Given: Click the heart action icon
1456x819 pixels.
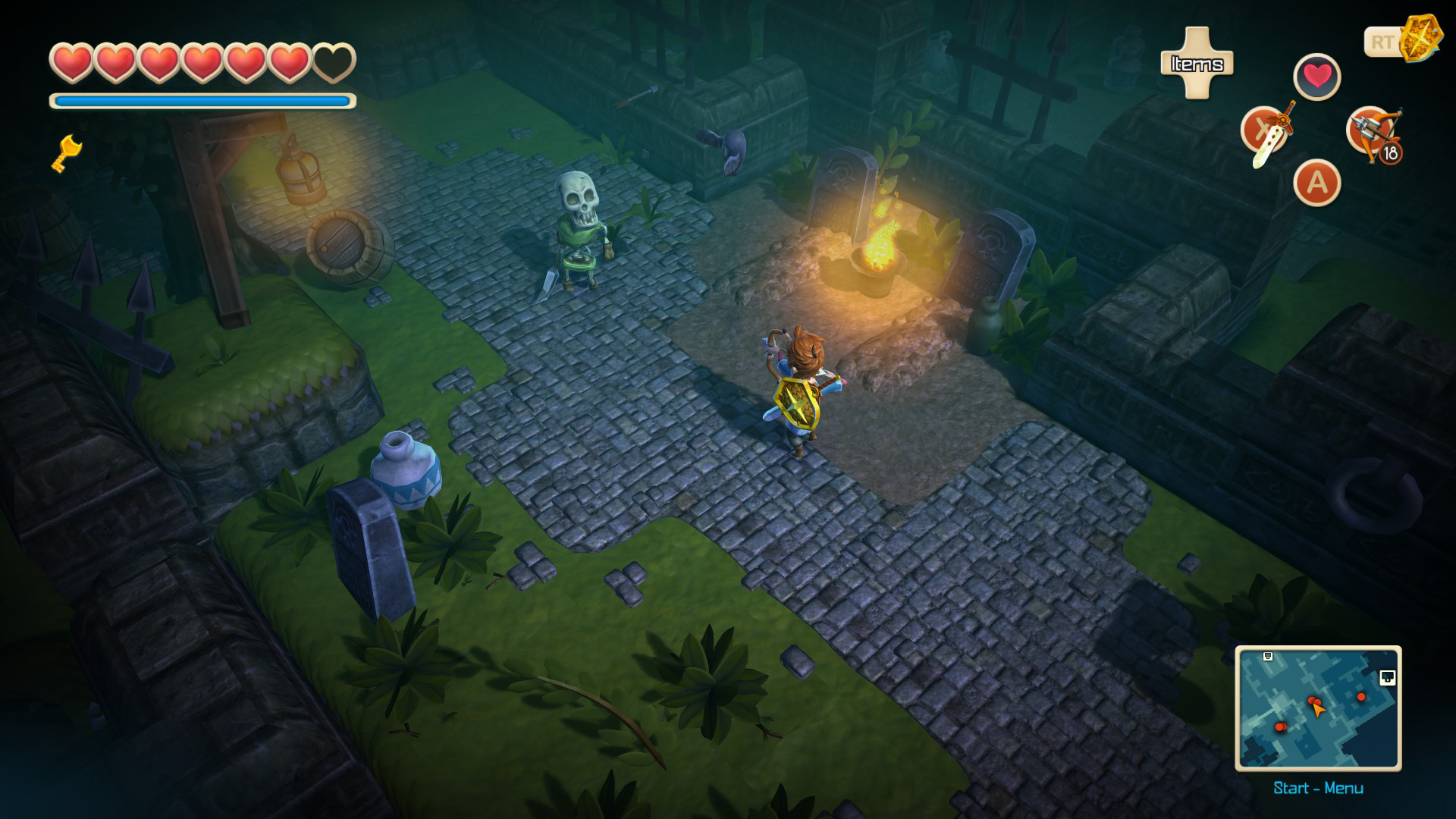Looking at the screenshot, I should [1317, 77].
